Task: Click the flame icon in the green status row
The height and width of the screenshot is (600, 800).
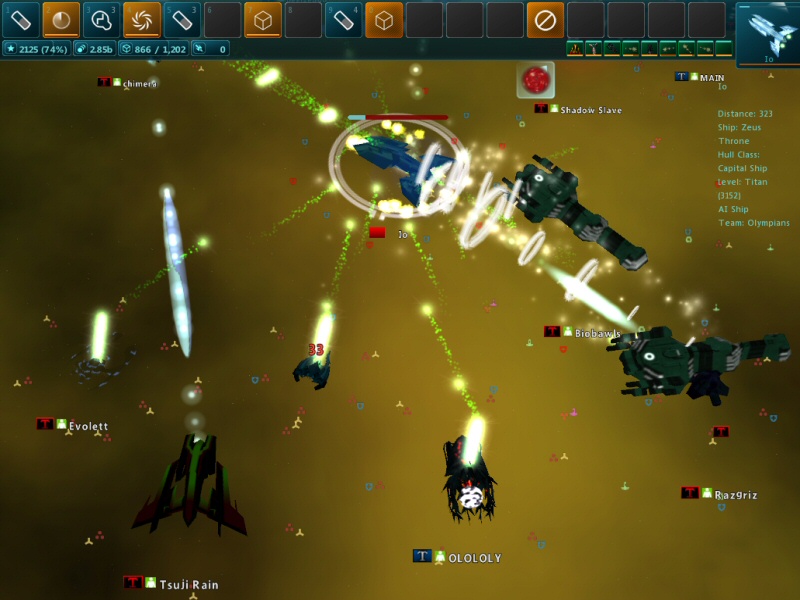Action: pos(575,48)
